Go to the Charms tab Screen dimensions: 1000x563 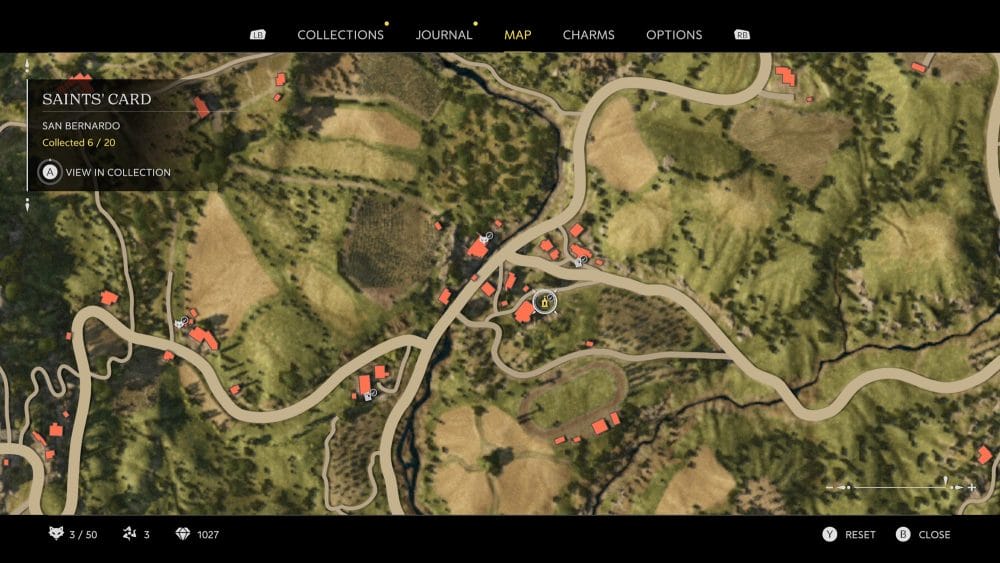pyautogui.click(x=588, y=34)
